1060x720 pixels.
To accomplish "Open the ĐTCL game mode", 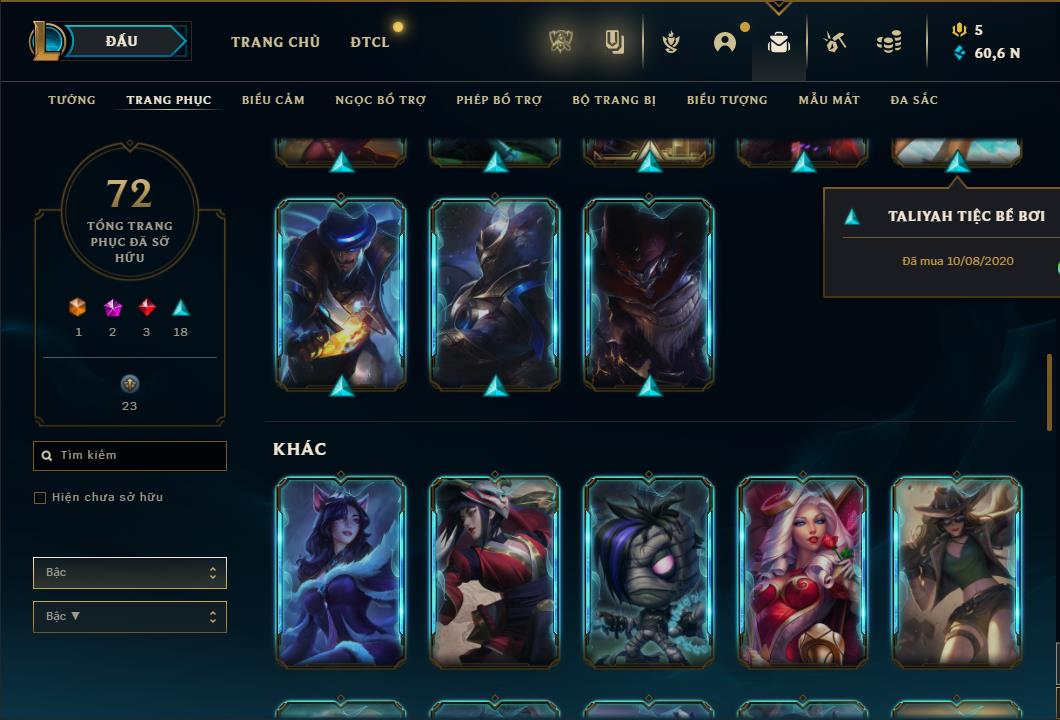I will [370, 42].
